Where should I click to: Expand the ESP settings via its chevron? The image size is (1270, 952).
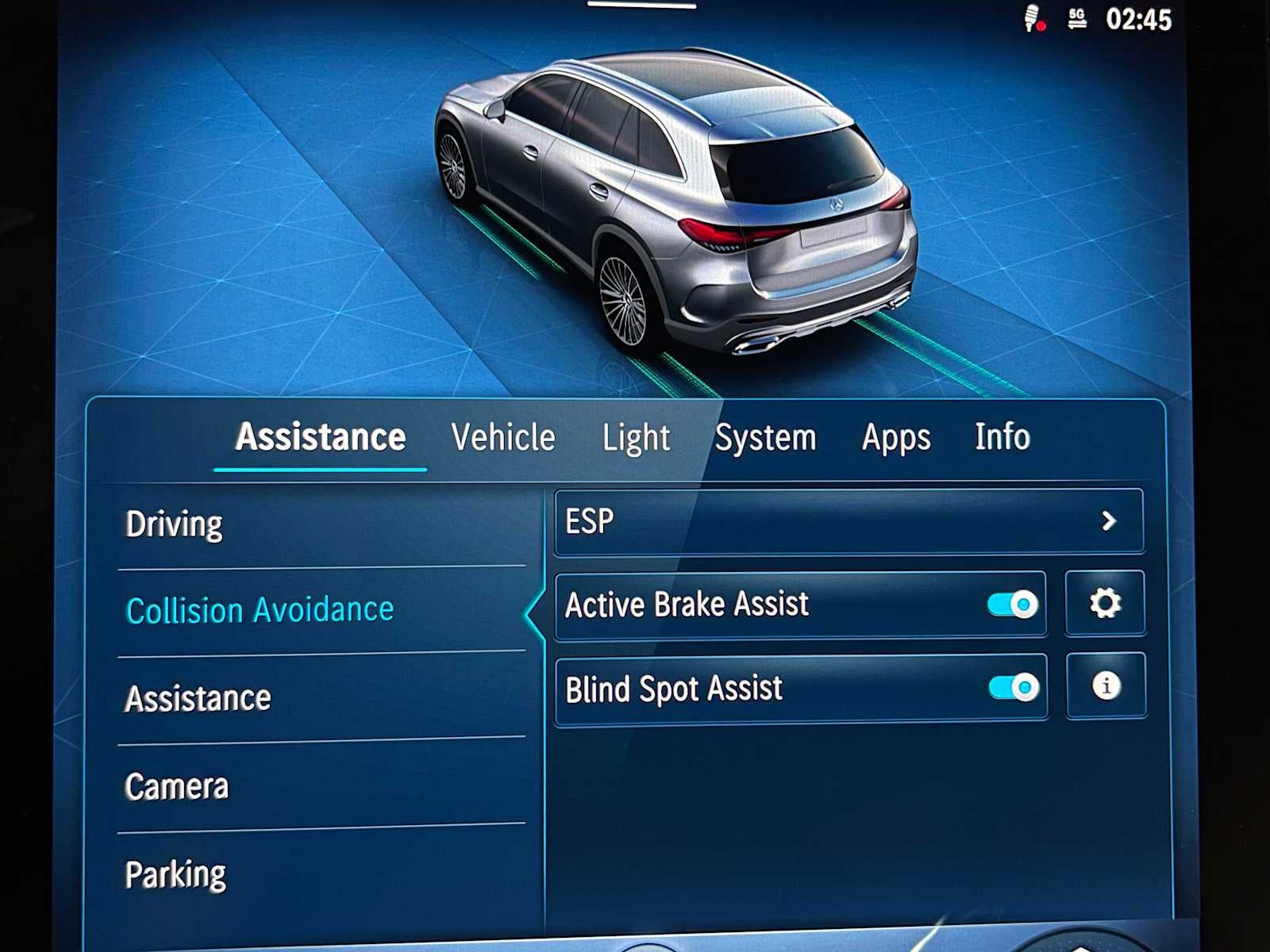click(x=1110, y=521)
